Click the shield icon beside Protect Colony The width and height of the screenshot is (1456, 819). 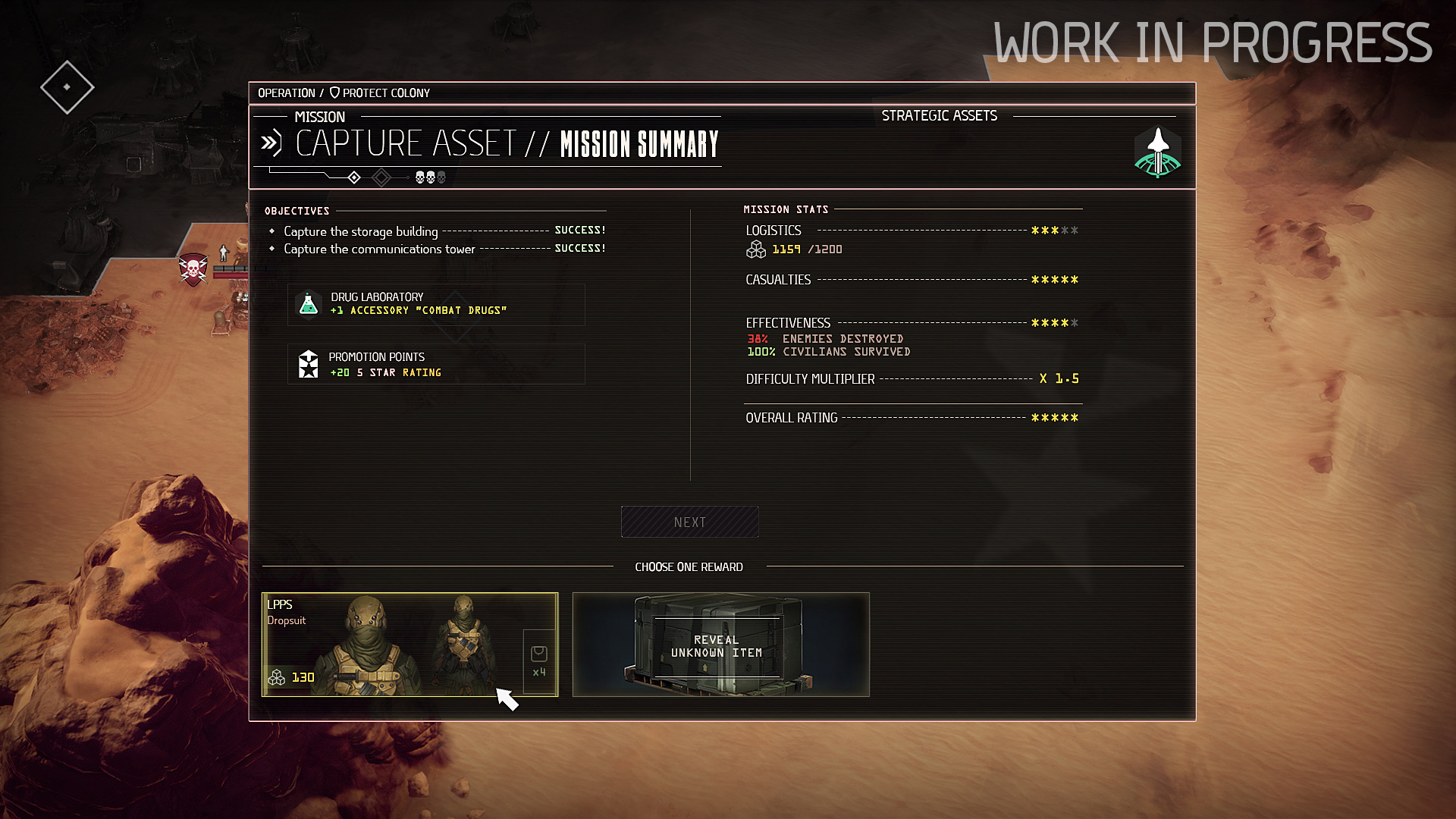[x=334, y=93]
